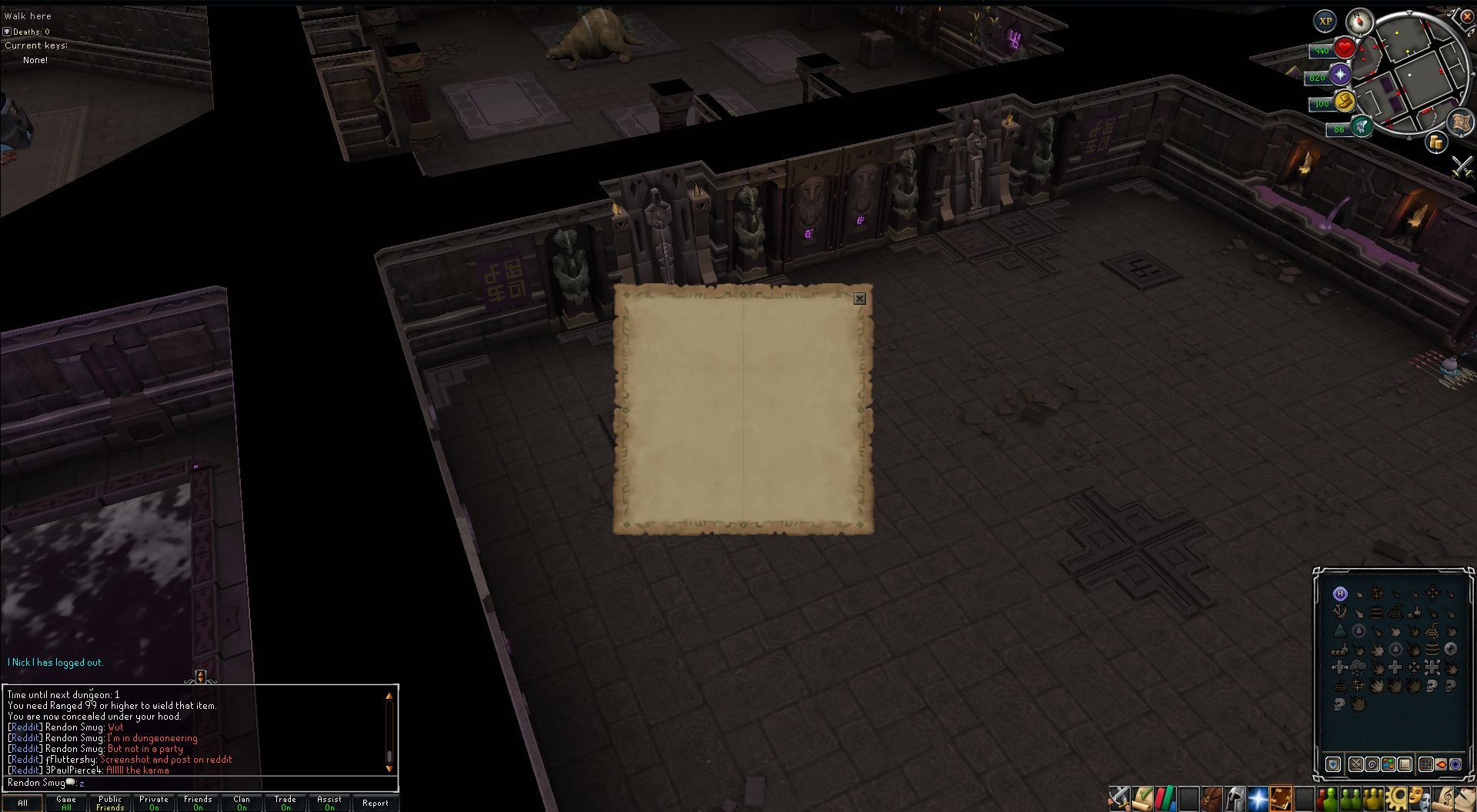Click the XP counter button above the minimap
This screenshot has width=1477, height=812.
1325,21
